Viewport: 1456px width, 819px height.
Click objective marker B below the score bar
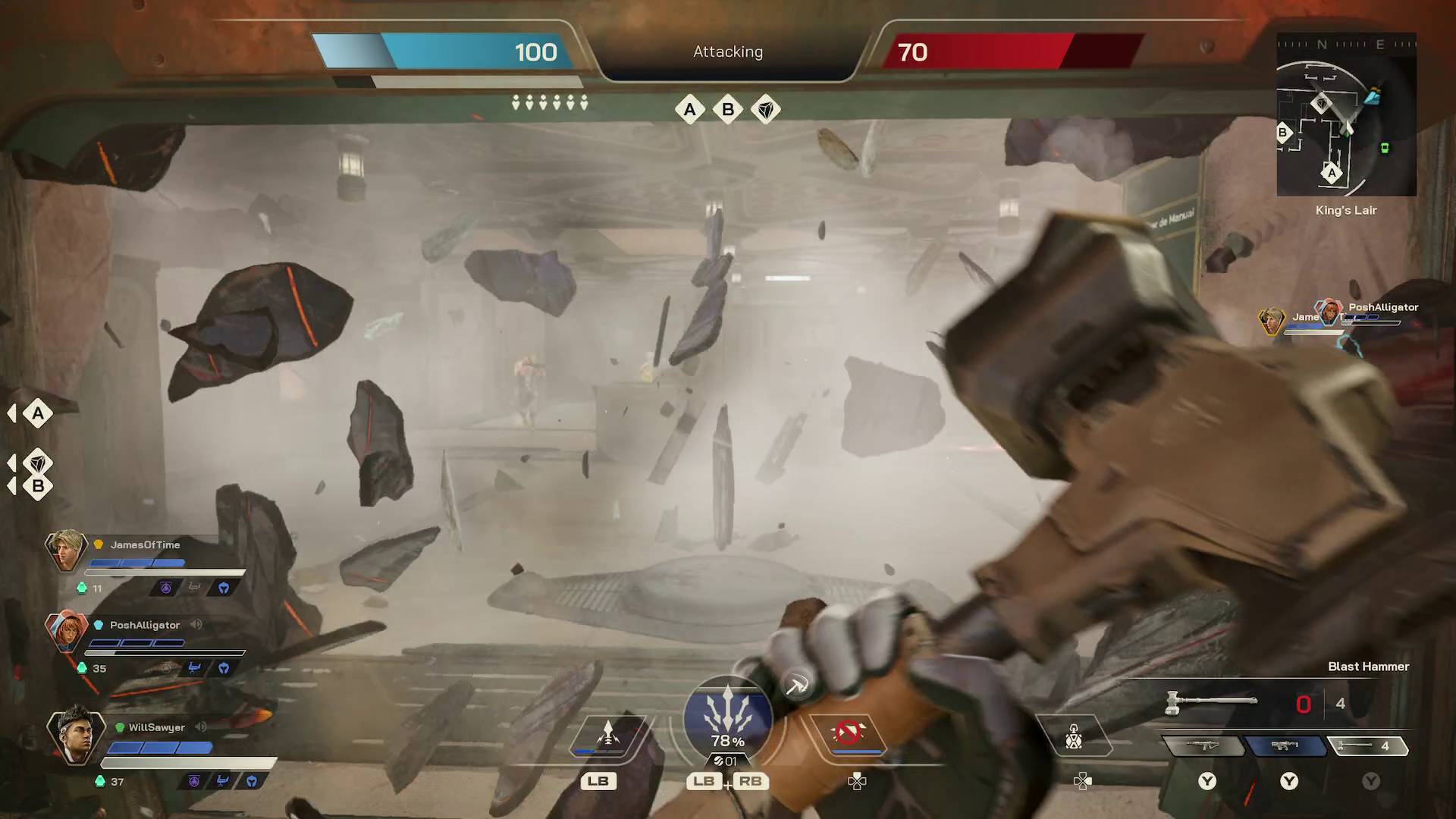[728, 110]
